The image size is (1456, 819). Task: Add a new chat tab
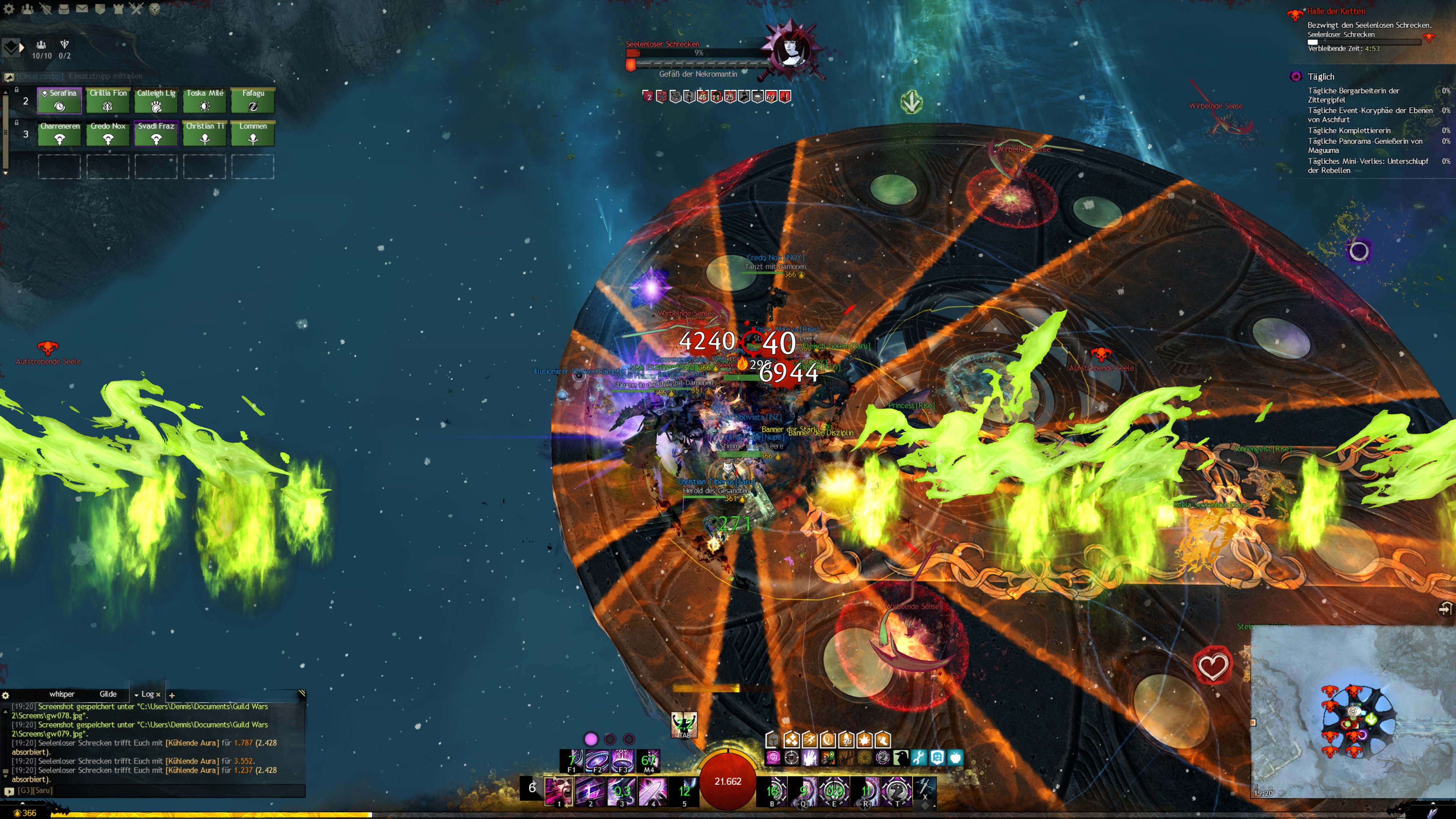pos(172,695)
